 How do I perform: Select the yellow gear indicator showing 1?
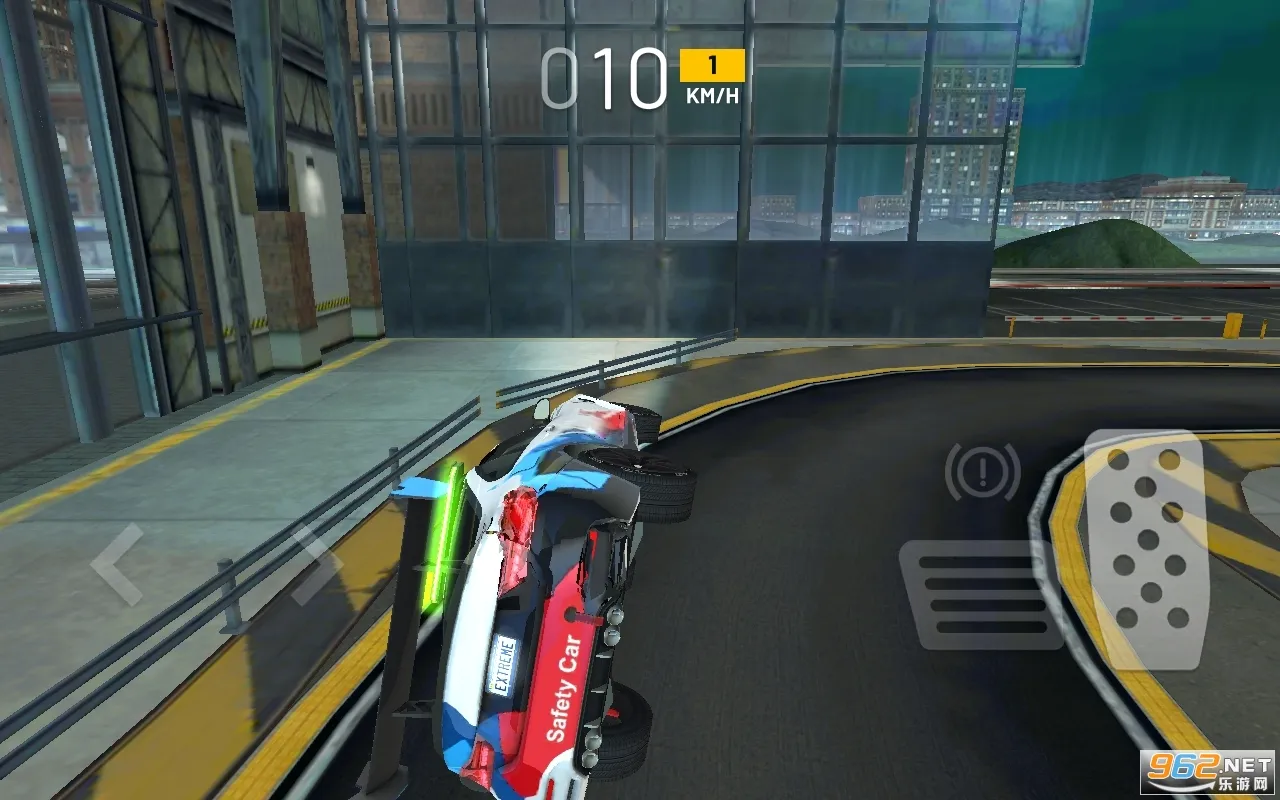(x=711, y=66)
